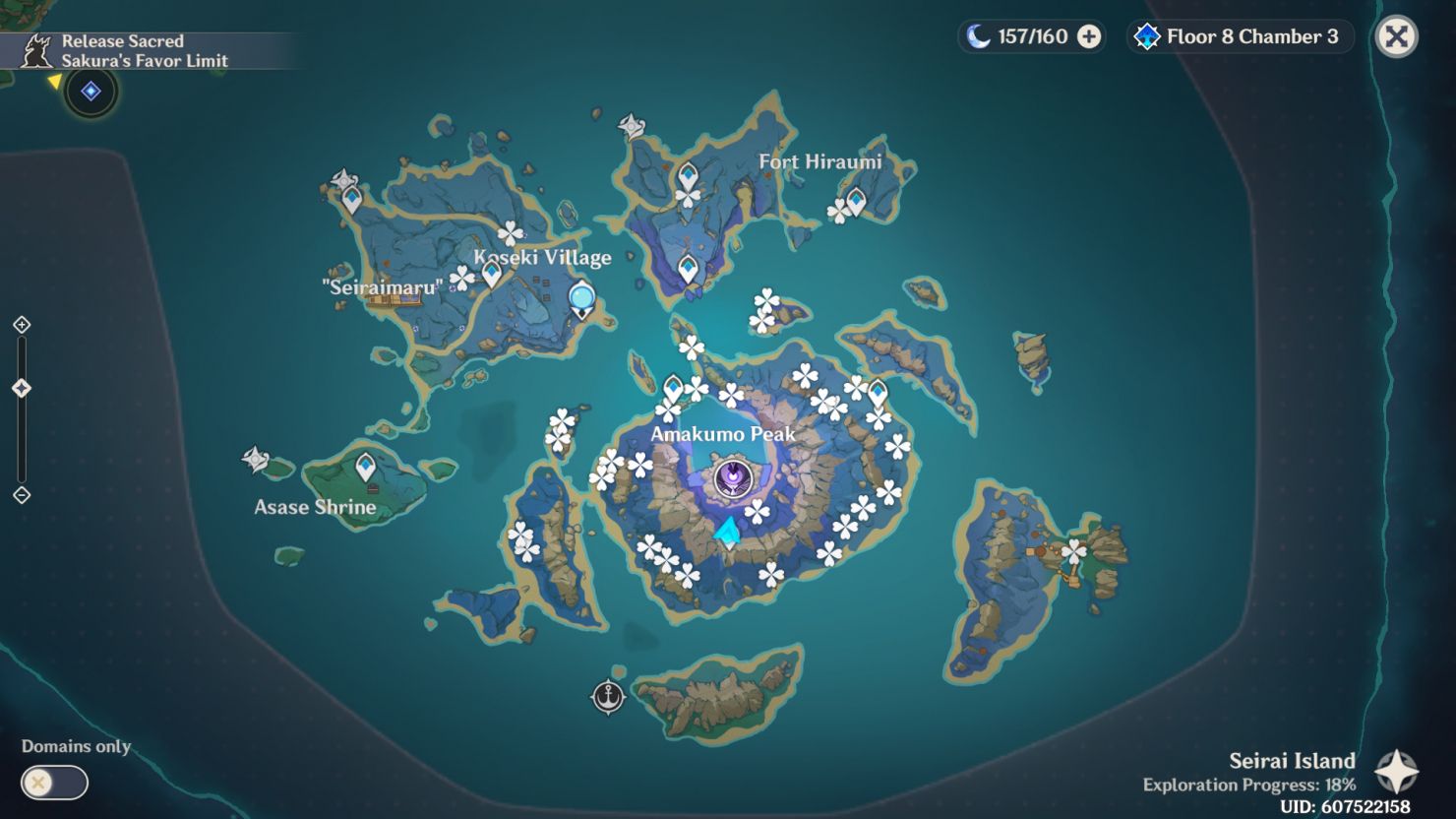Image resolution: width=1456 pixels, height=819 pixels.
Task: Select the Release Sacred Sakura's Favor Limit quest
Action: 148,51
